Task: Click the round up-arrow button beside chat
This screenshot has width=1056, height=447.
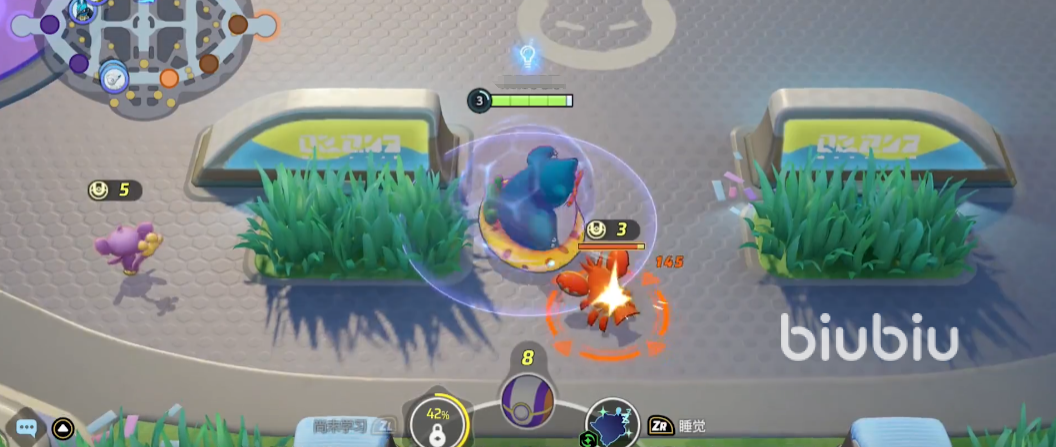Action: 62,428
